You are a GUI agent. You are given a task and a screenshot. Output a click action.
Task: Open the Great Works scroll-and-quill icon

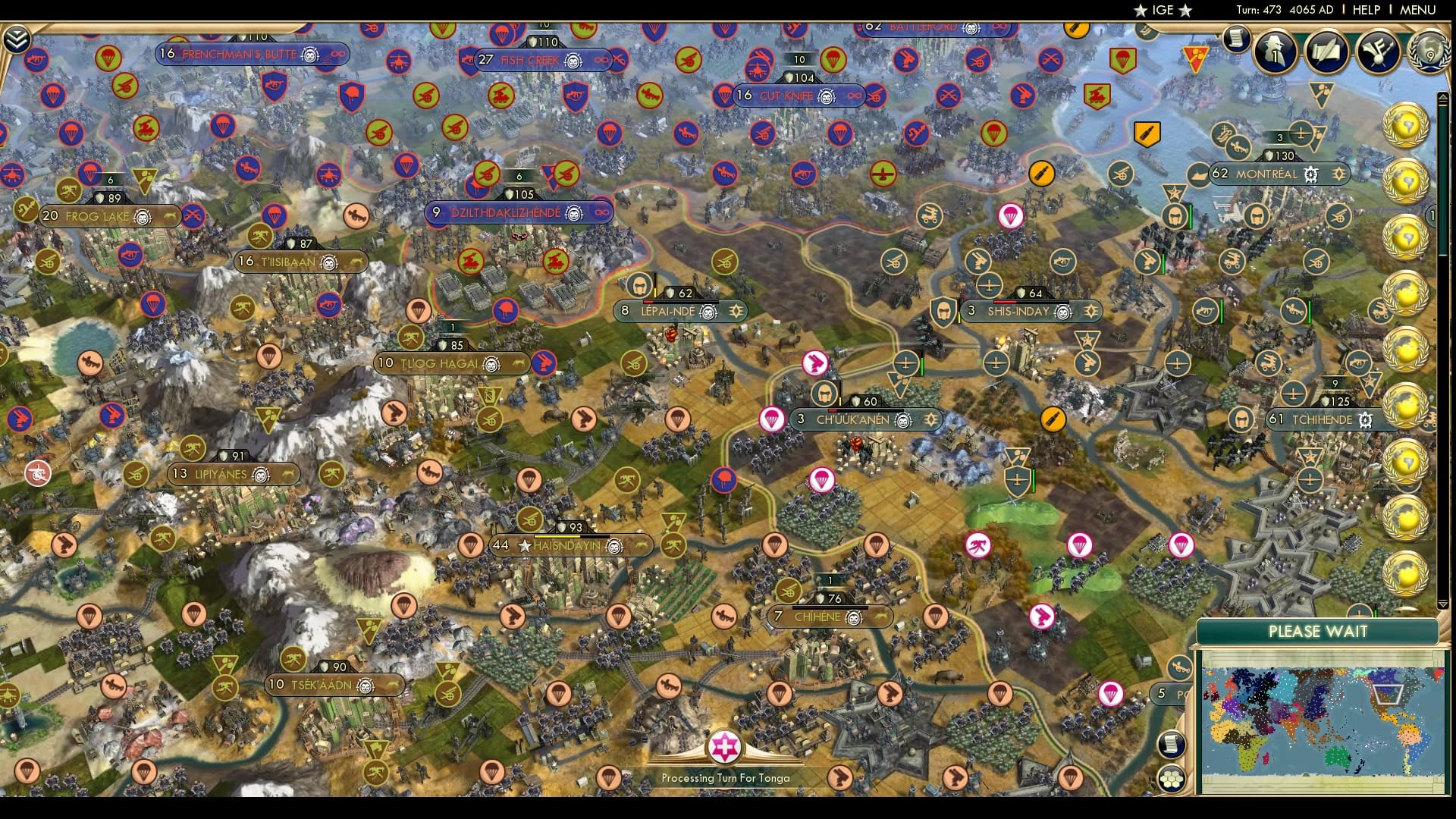pos(1326,52)
